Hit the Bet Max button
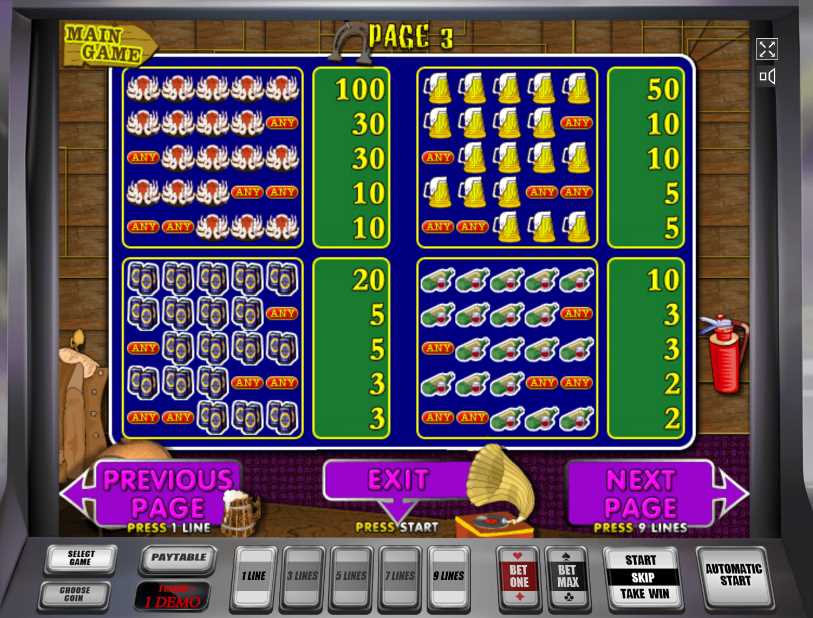The height and width of the screenshot is (618, 813). point(568,578)
